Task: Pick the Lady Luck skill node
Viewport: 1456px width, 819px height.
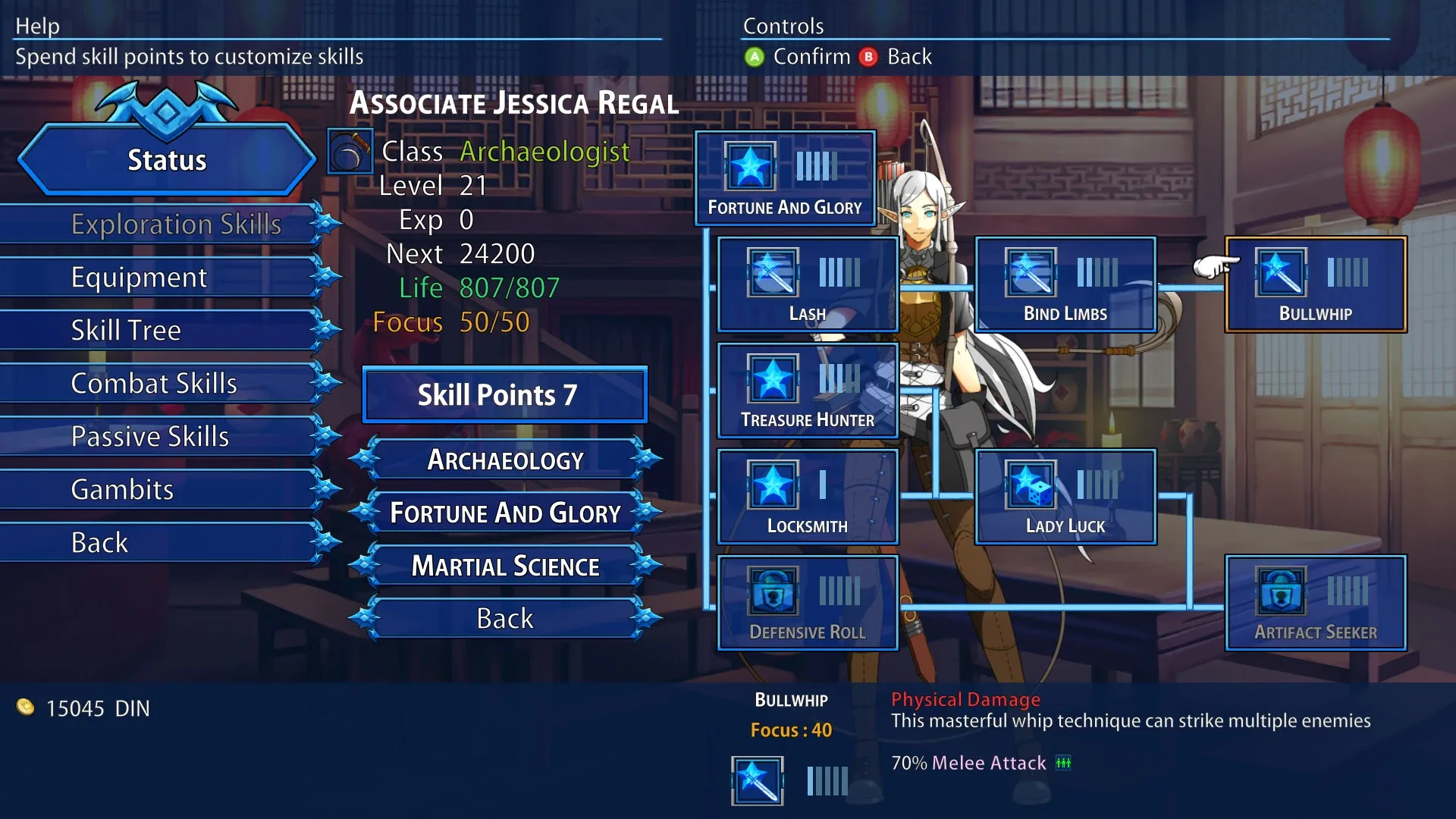Action: click(x=1065, y=497)
